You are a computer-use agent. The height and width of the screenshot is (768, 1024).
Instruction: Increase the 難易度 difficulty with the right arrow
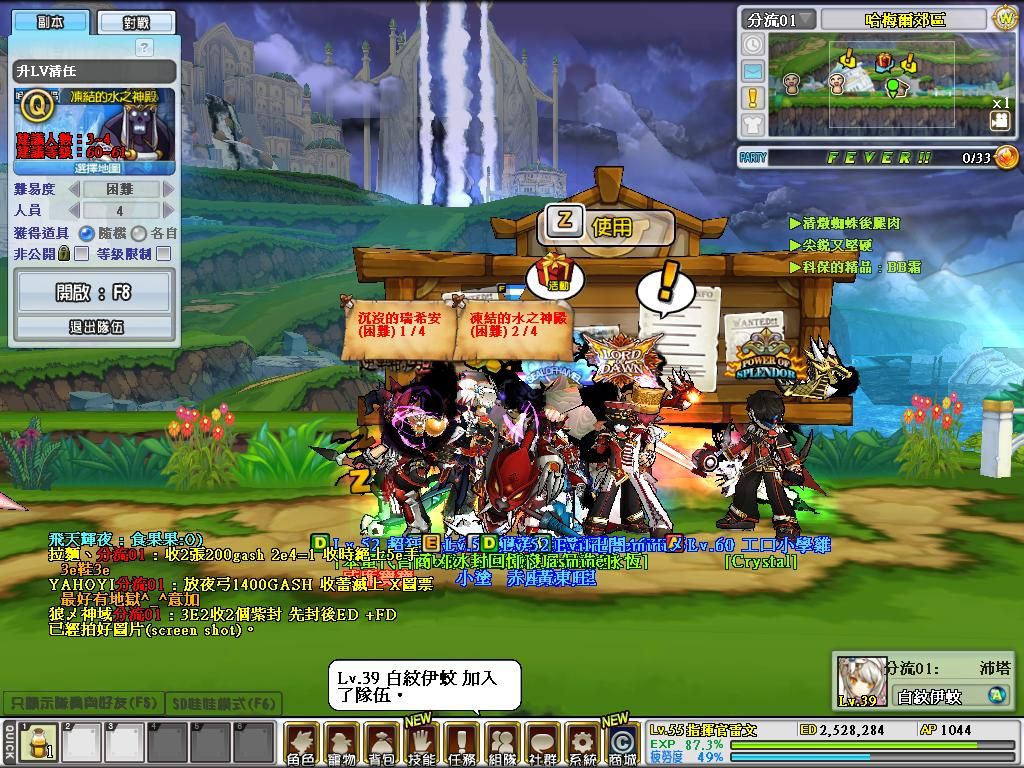[168, 189]
